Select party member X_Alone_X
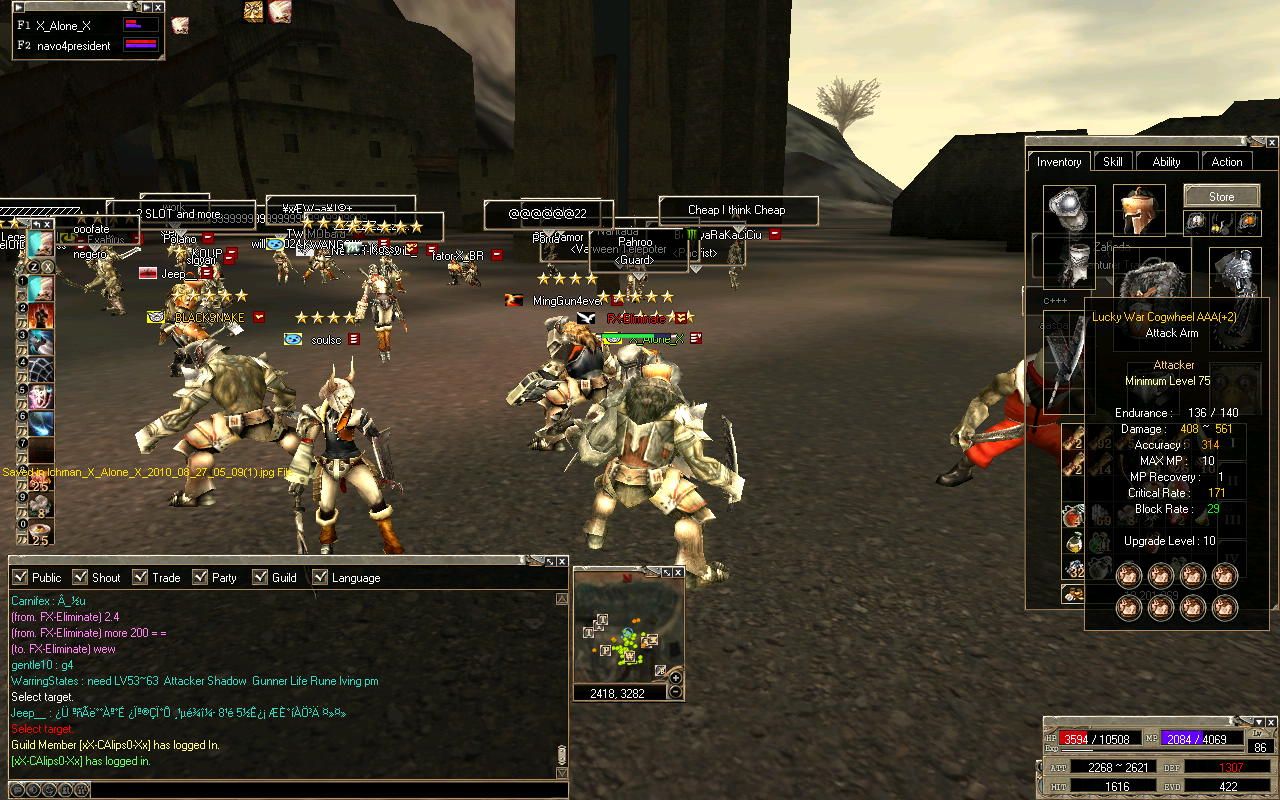 63,26
